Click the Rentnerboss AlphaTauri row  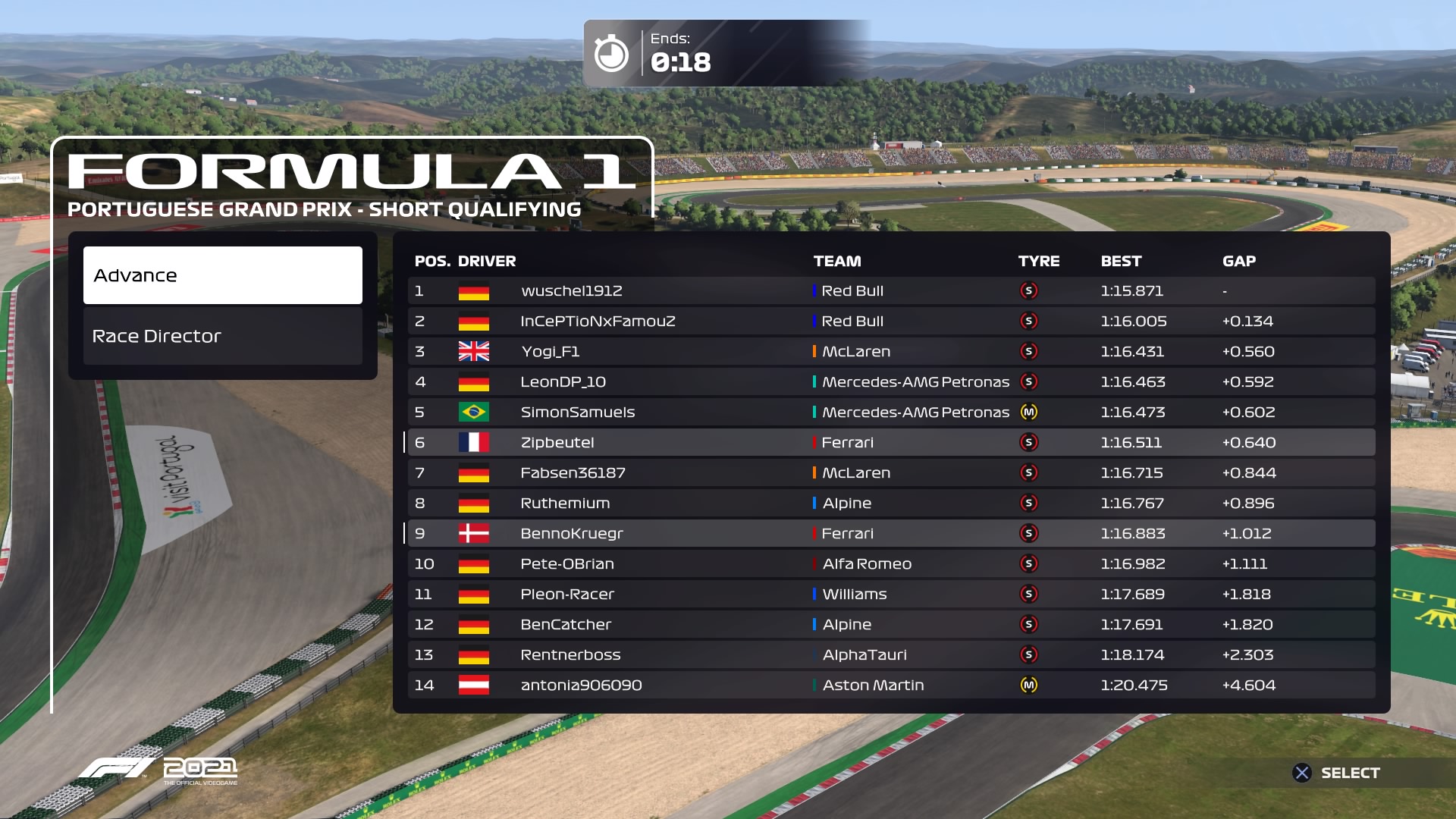890,655
